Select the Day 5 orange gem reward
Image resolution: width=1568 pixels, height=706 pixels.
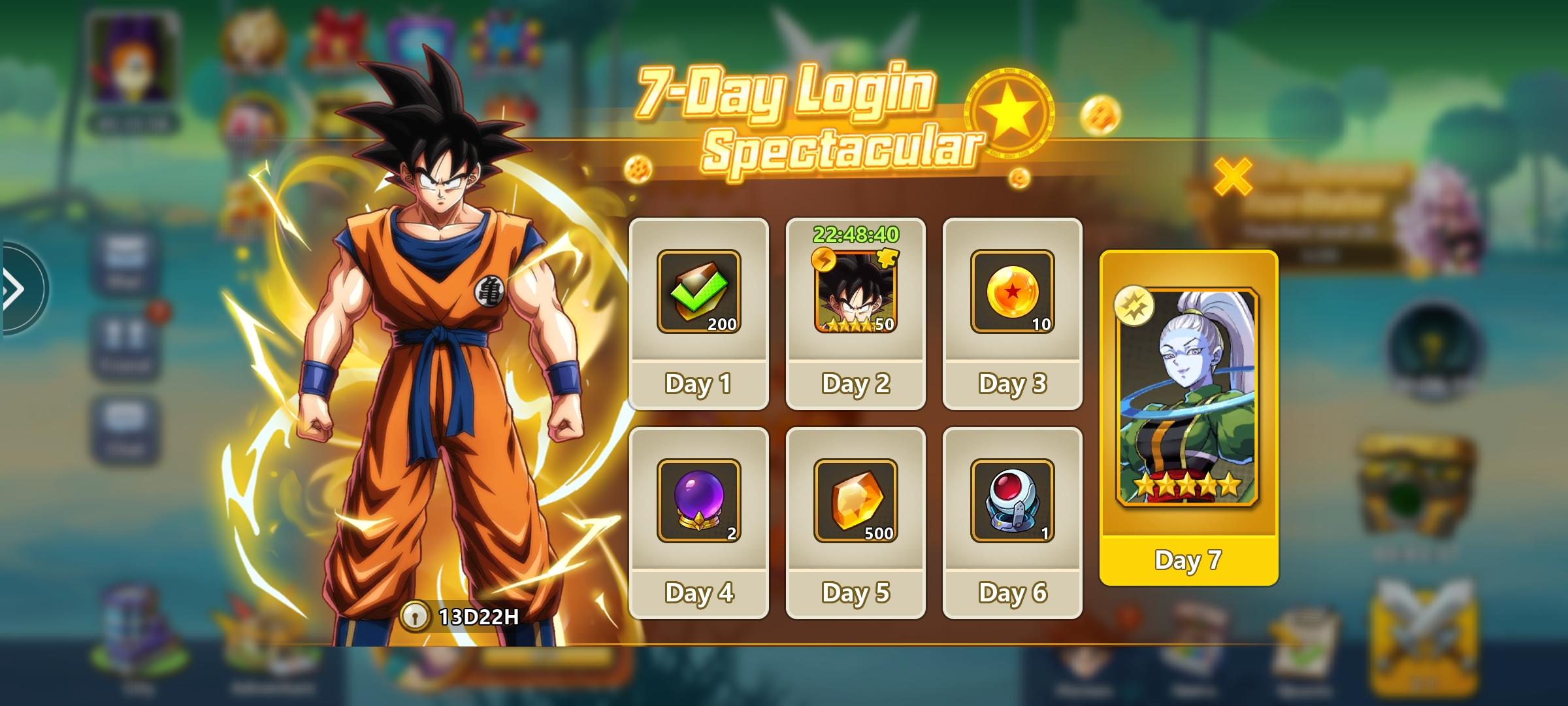click(855, 501)
